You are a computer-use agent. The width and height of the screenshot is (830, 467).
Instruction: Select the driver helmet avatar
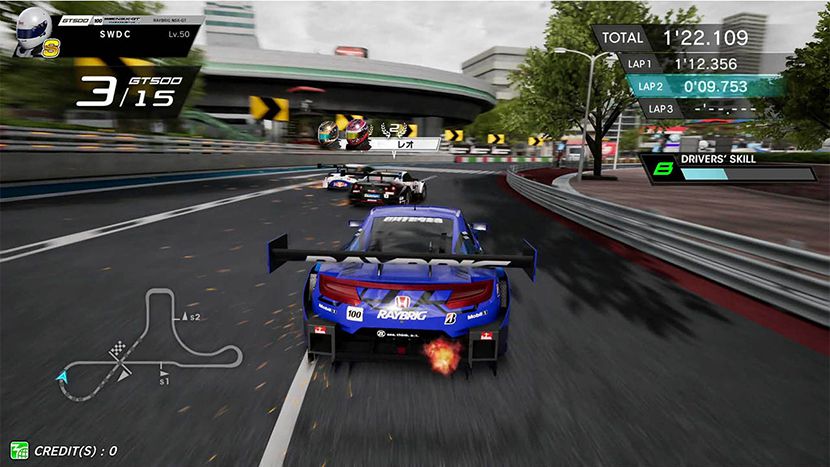32,28
